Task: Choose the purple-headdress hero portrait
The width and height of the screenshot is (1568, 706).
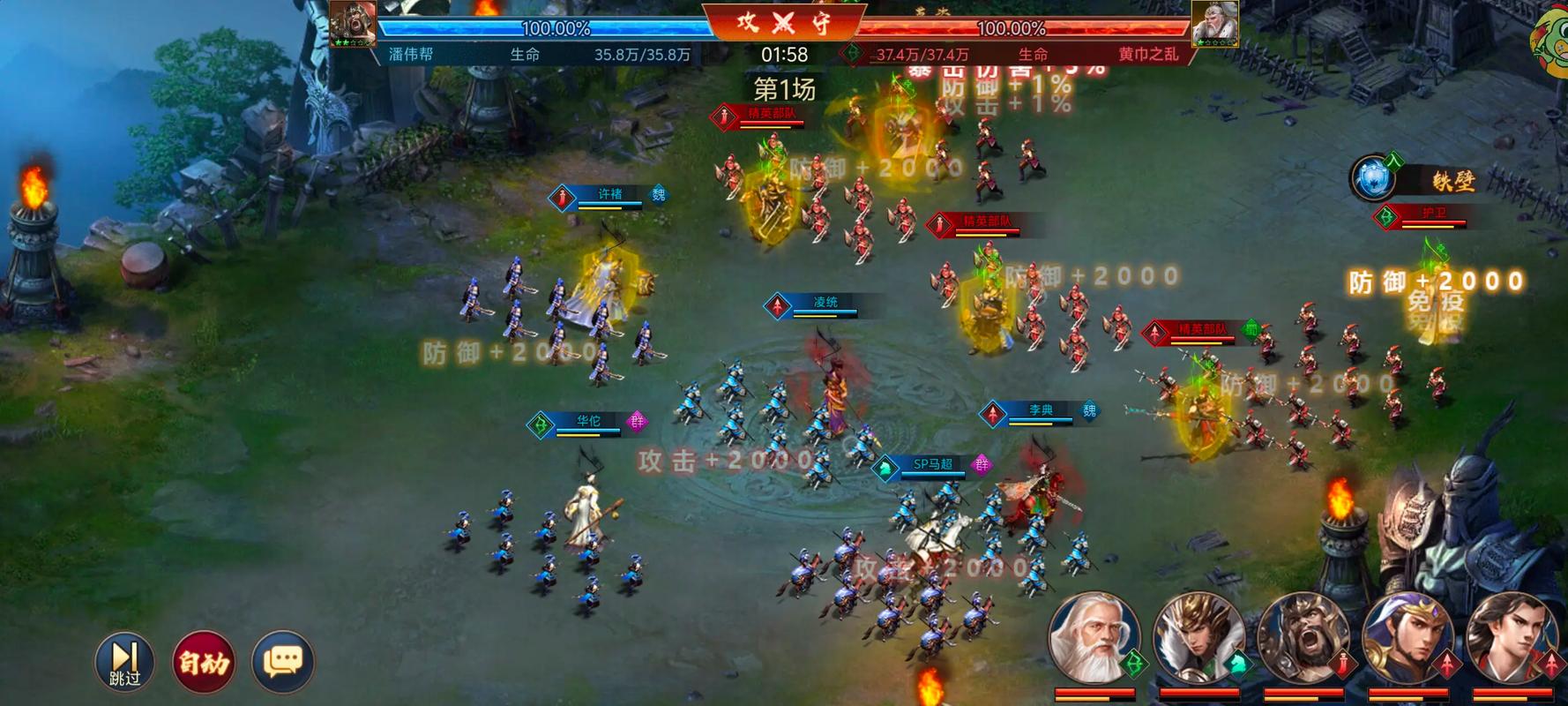Action: (1407, 637)
